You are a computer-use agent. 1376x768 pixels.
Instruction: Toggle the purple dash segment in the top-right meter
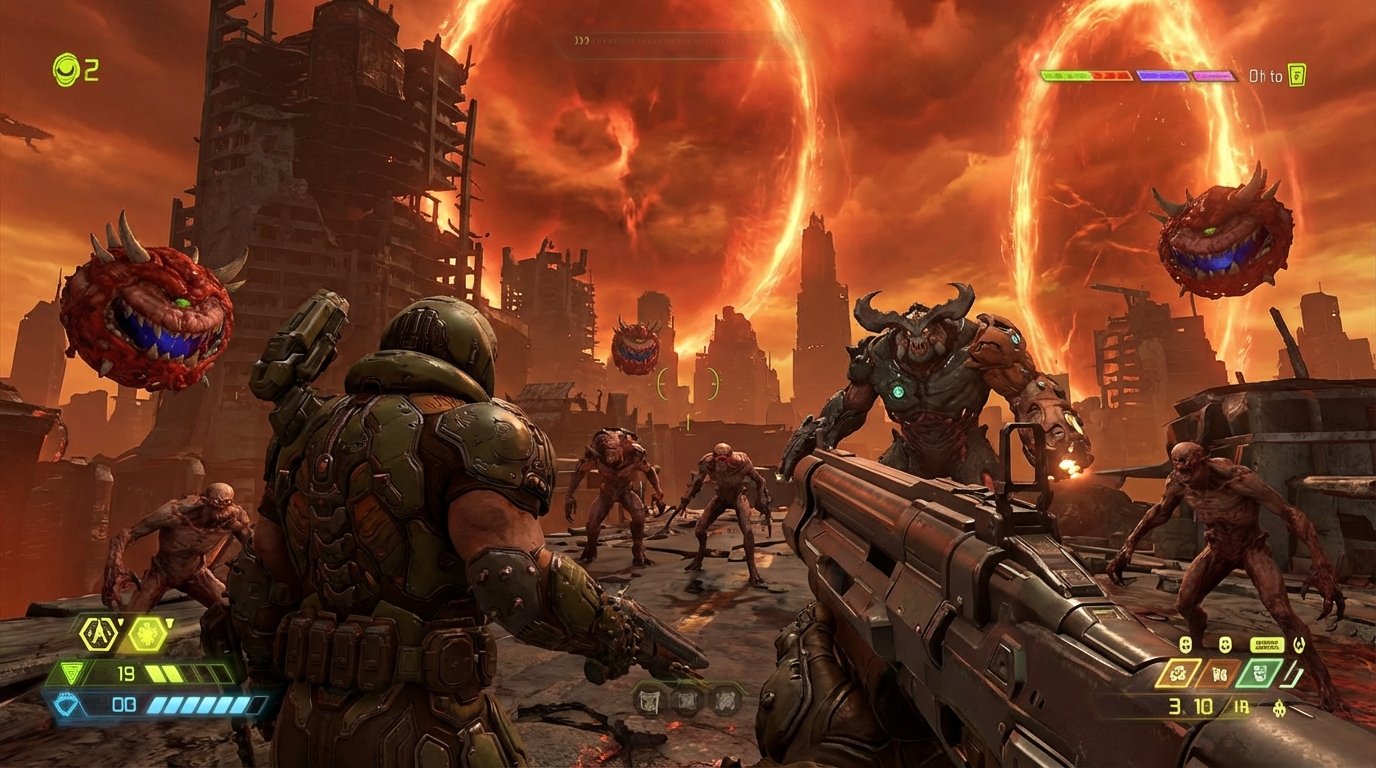[1163, 76]
